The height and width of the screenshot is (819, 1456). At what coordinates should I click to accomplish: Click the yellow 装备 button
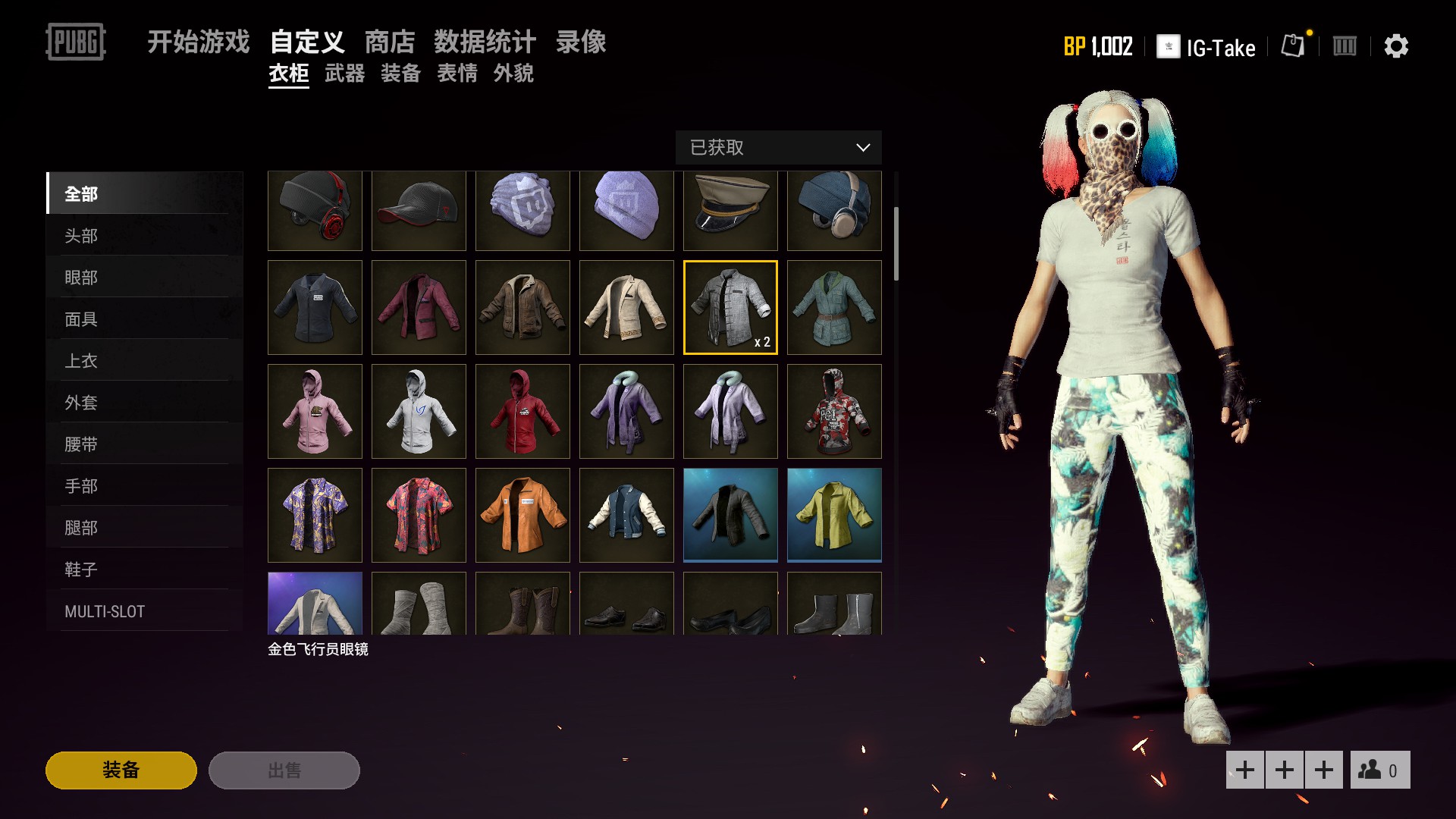click(120, 770)
